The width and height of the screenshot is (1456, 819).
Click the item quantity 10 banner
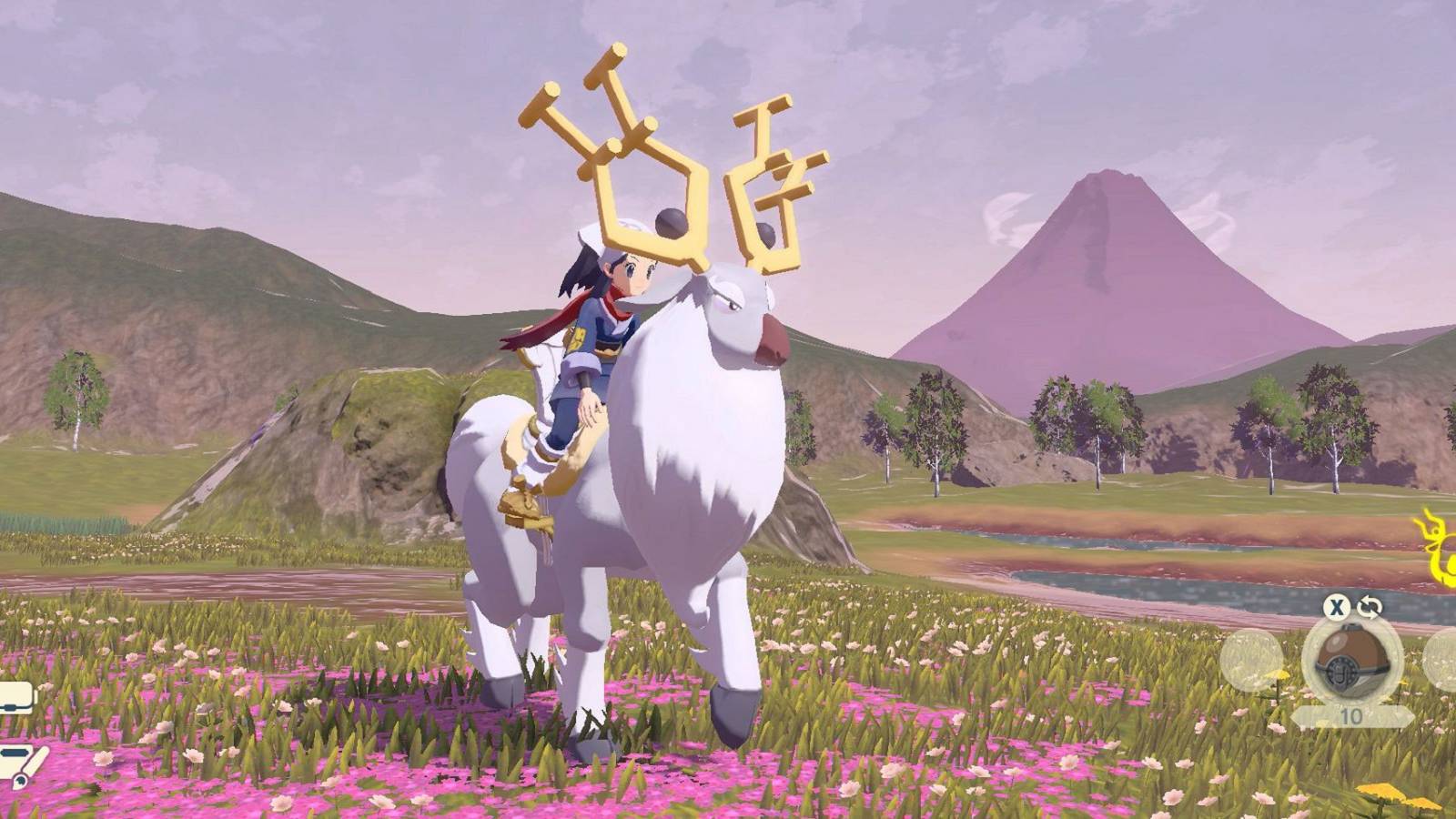click(x=1350, y=714)
